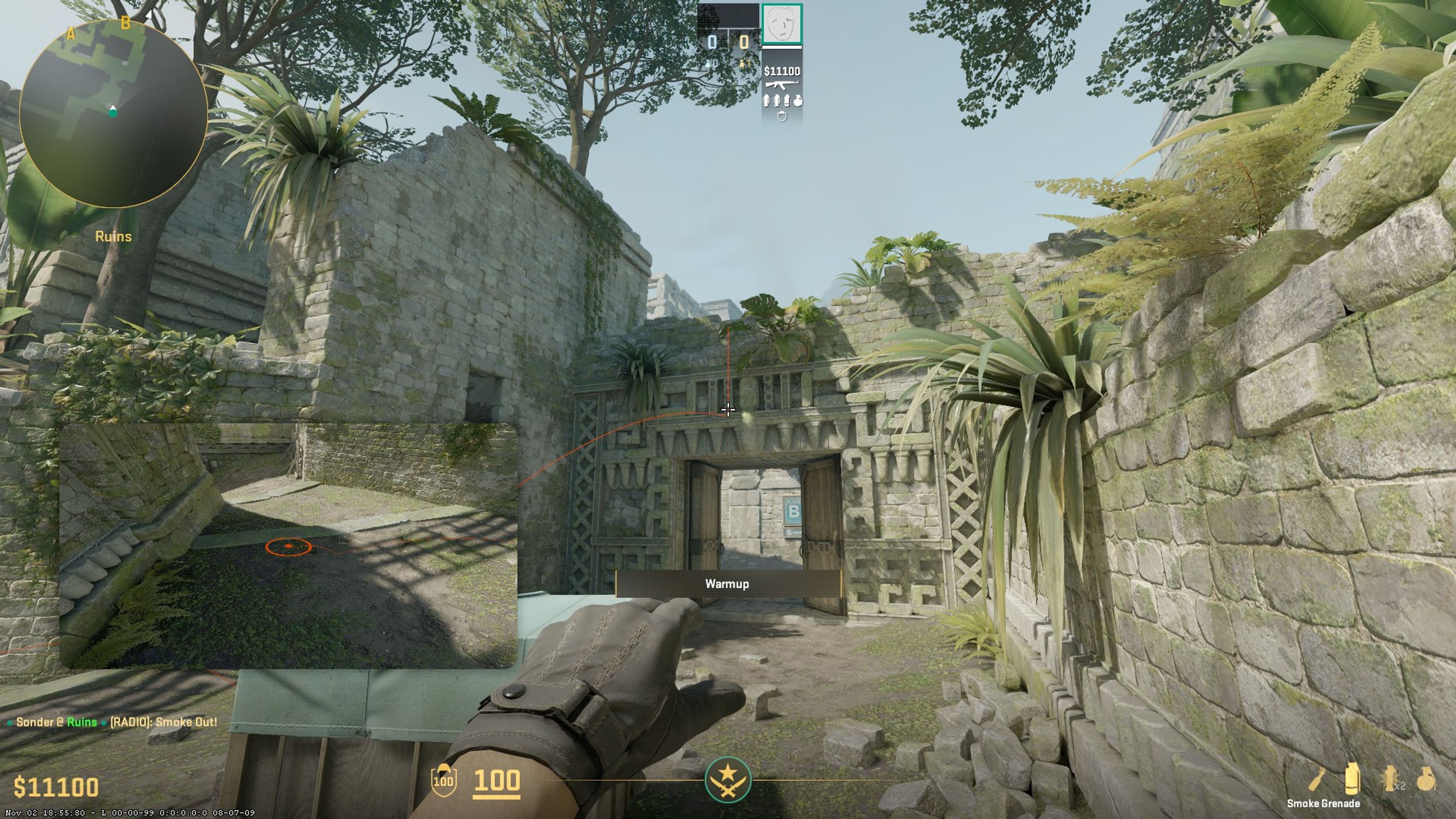Click the AK-47 weapon icon in the scoreboard panel
Viewport: 1456px width, 819px height.
[x=781, y=85]
